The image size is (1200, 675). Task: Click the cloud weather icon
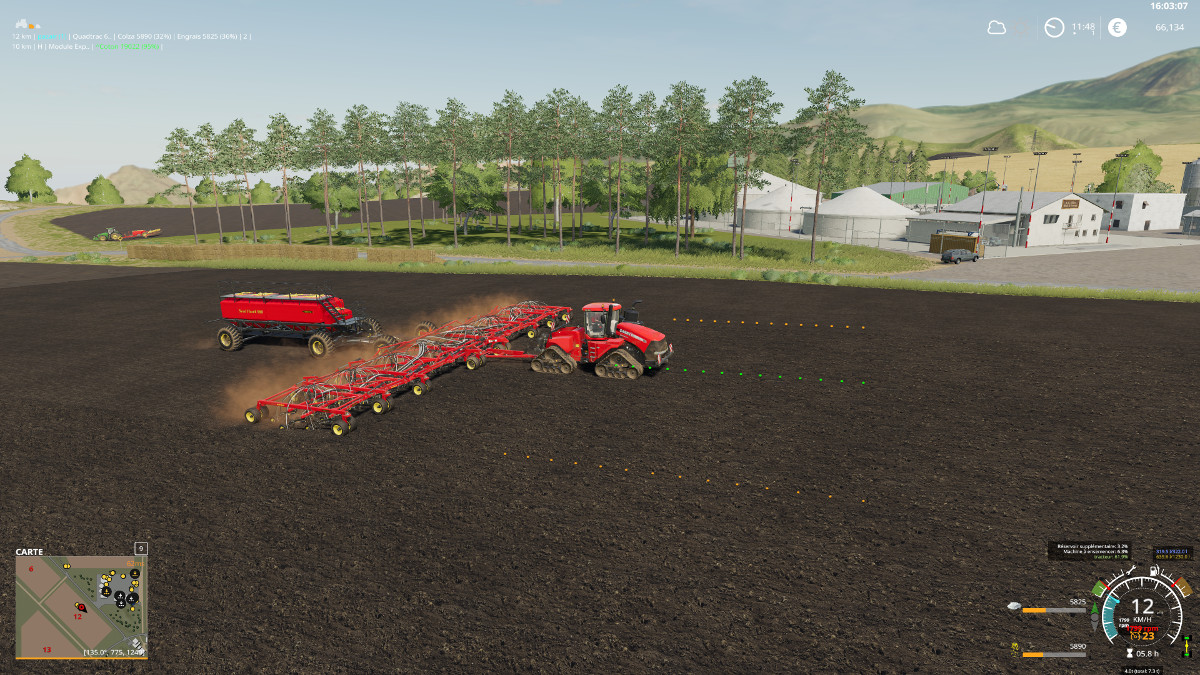click(x=996, y=28)
